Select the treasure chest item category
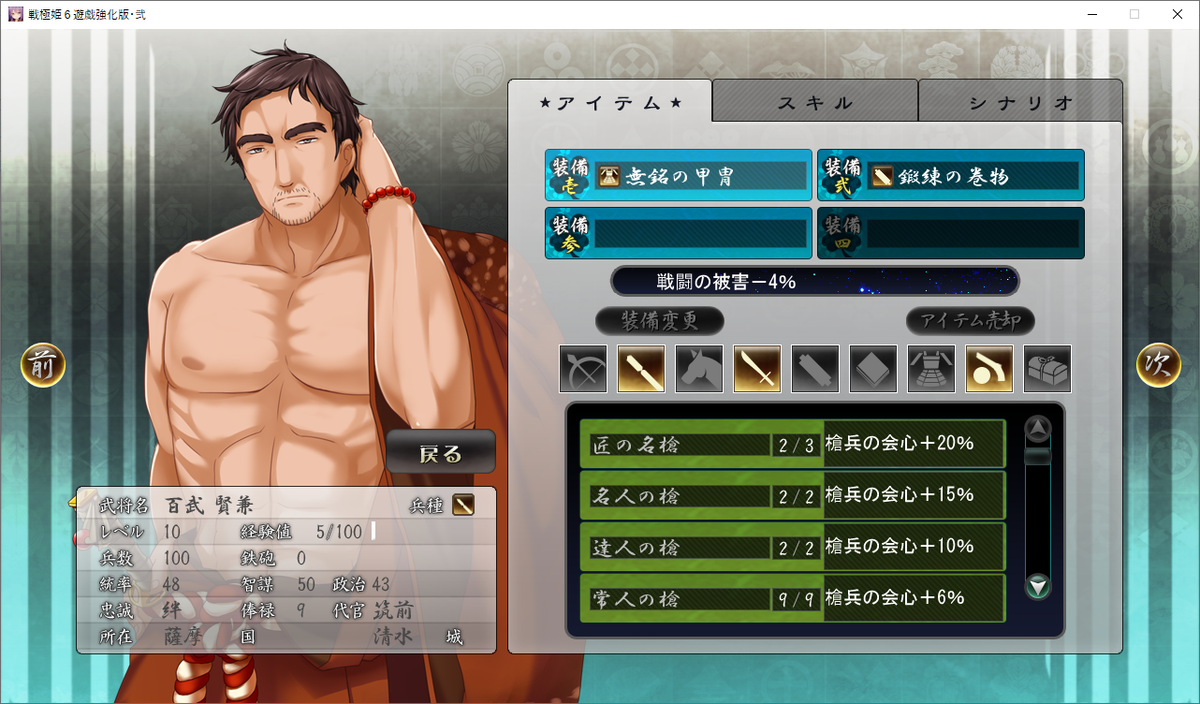Viewport: 1200px width, 704px height. 1048,369
